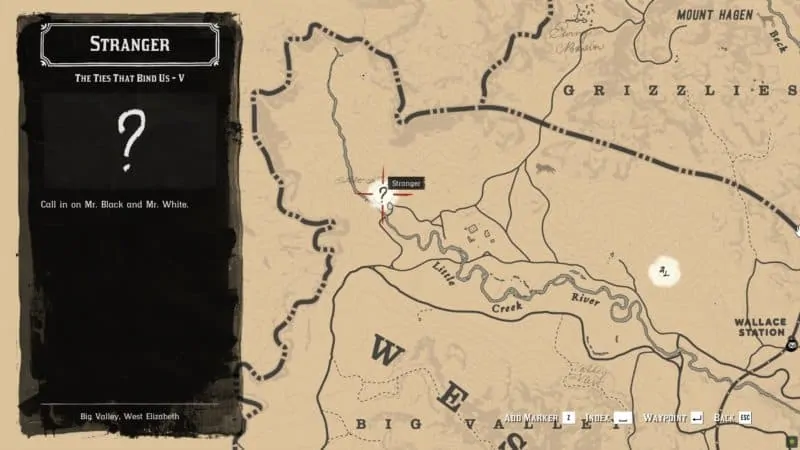
Task: Select the Wallace Station post office icon
Action: 792,347
